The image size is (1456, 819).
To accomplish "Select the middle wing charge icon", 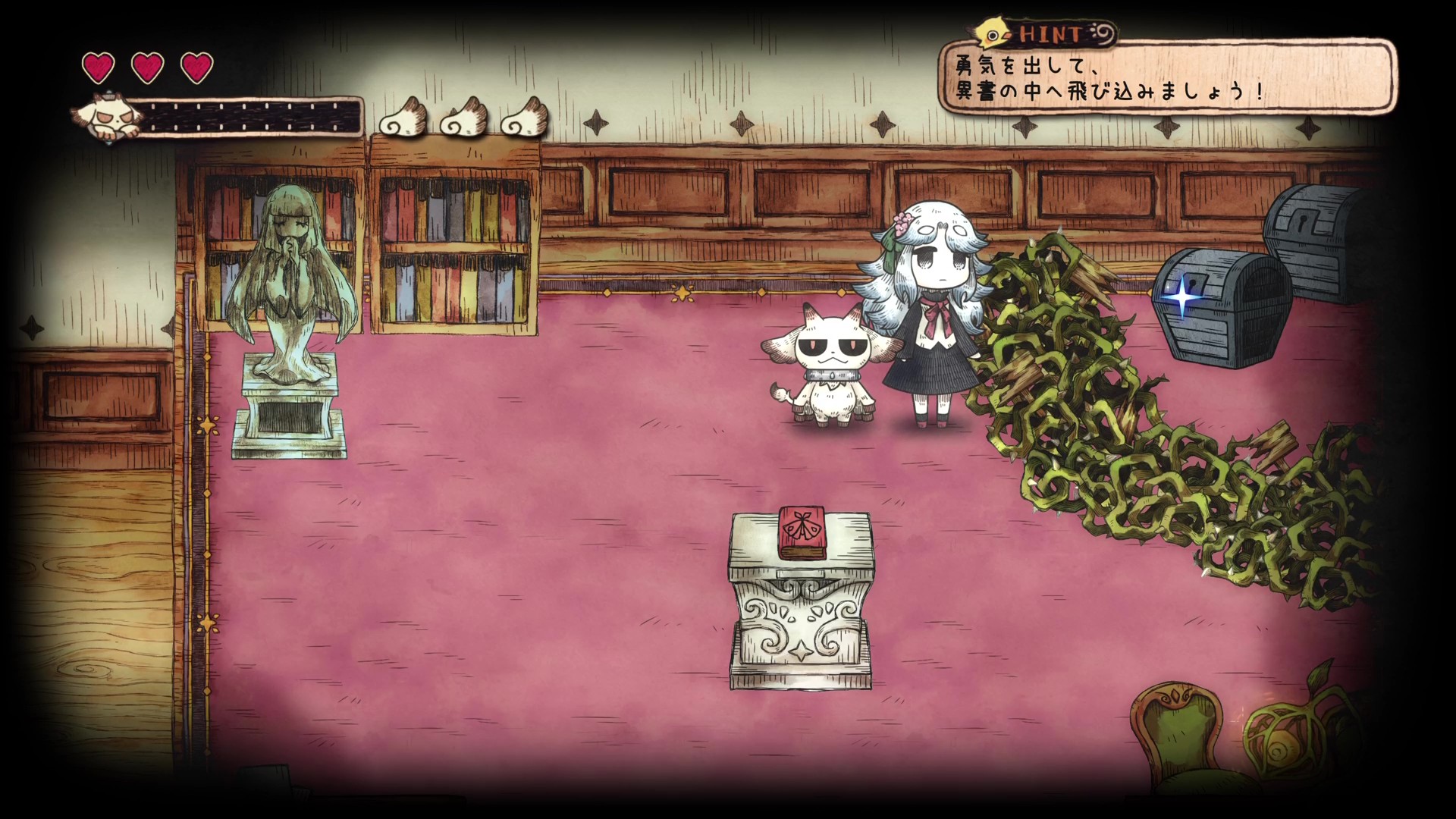I will [465, 118].
